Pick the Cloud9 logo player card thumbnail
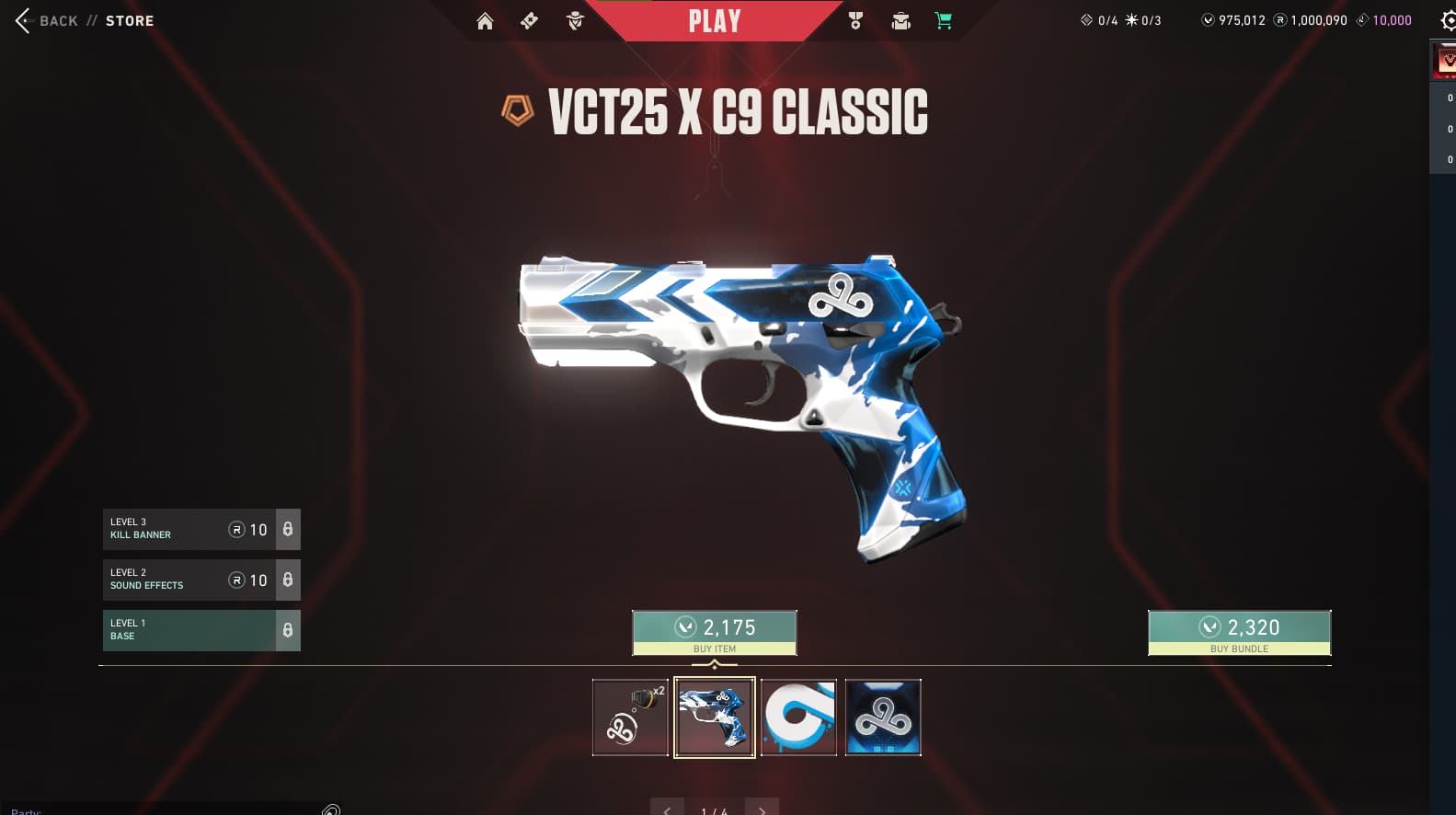The height and width of the screenshot is (815, 1456). point(883,717)
